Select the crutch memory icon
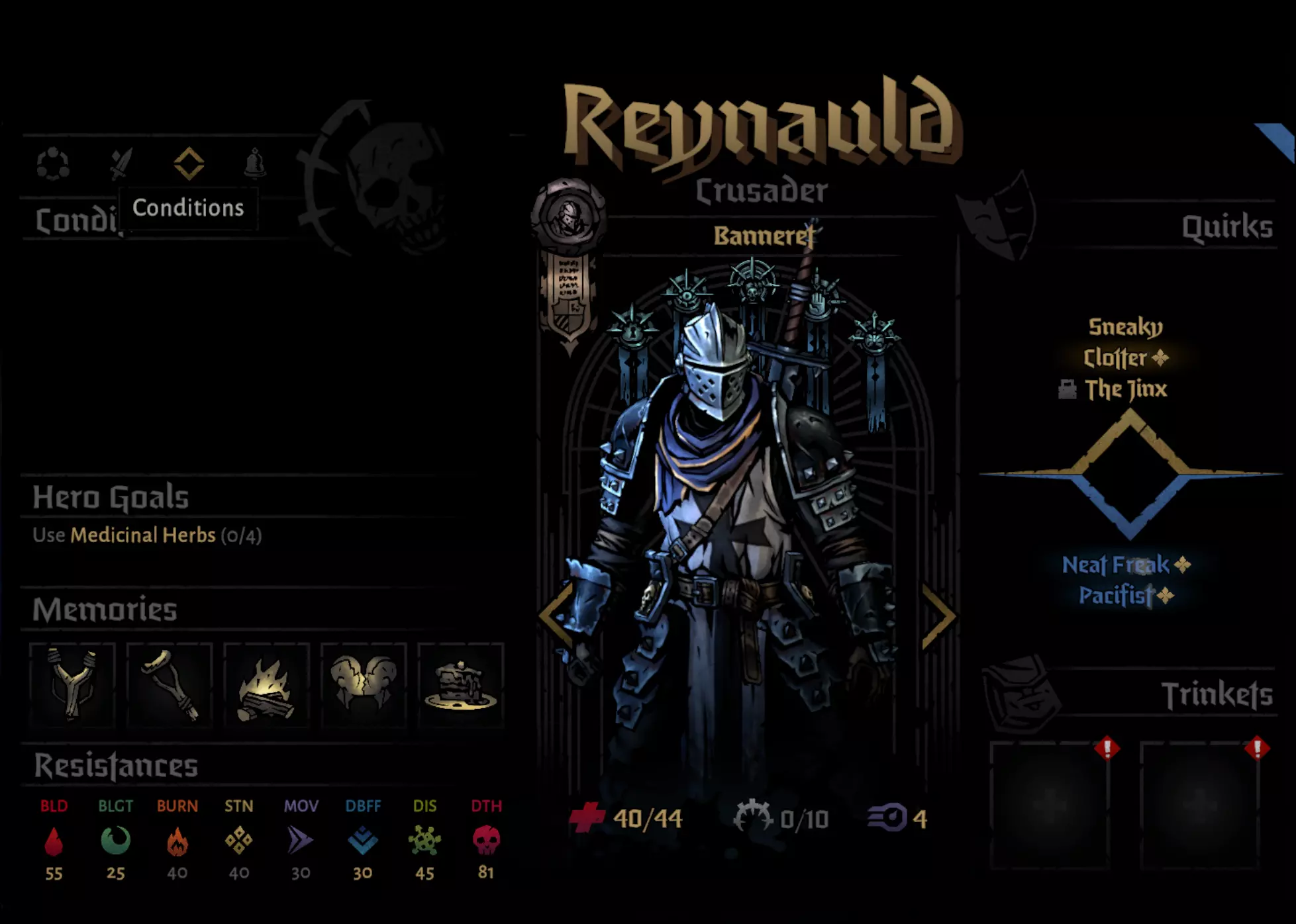 170,685
